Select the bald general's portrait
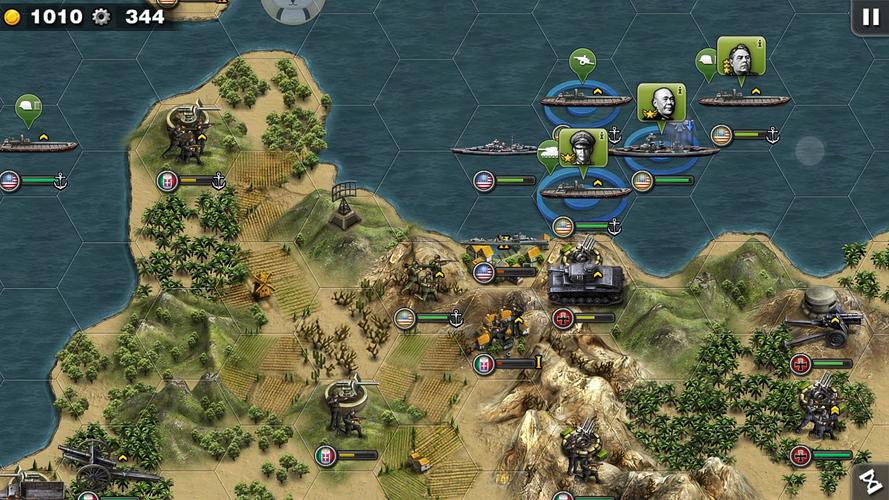Screen dimensions: 889x500 tap(661, 102)
